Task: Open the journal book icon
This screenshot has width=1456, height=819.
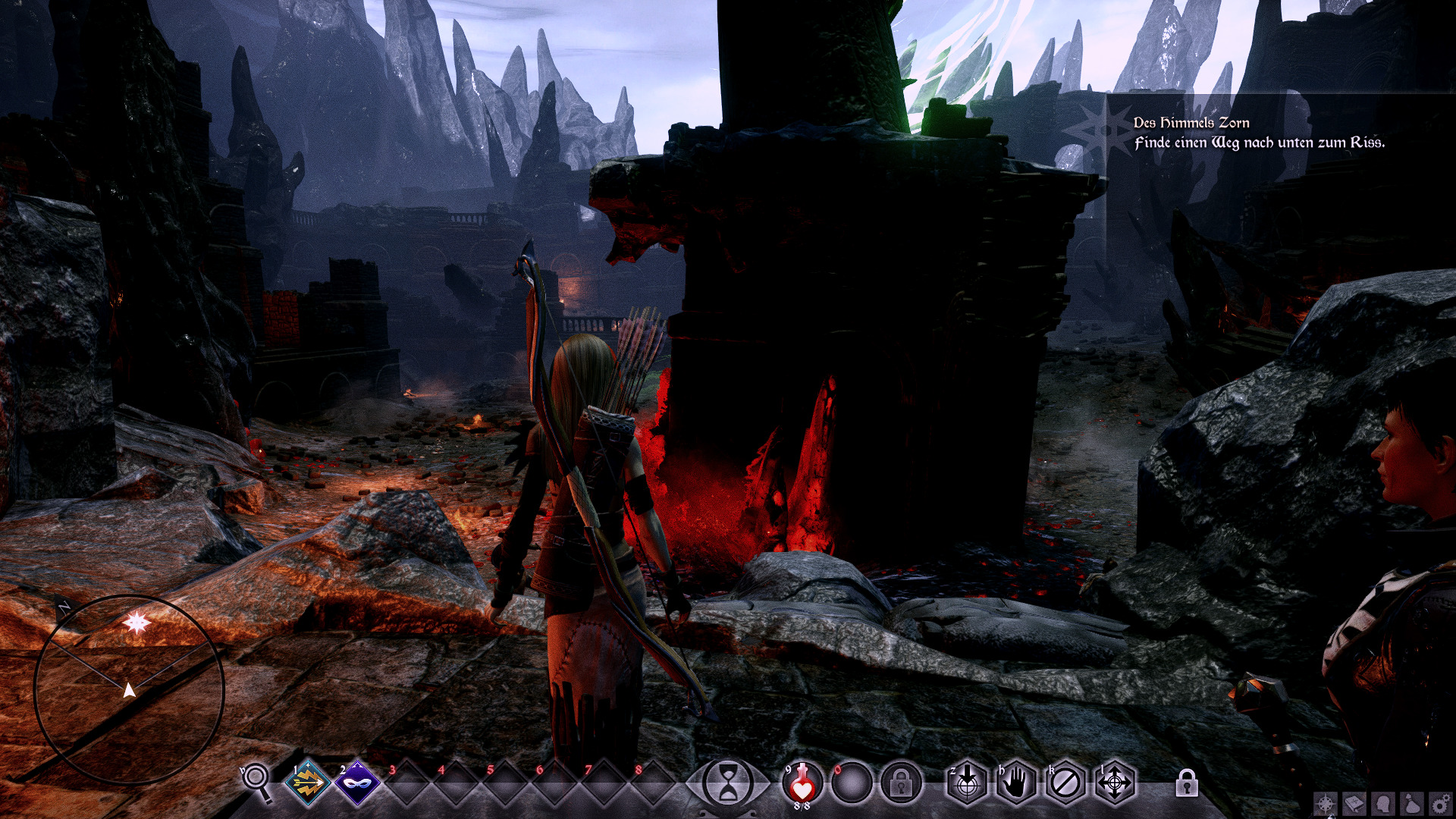Action: point(1354,804)
